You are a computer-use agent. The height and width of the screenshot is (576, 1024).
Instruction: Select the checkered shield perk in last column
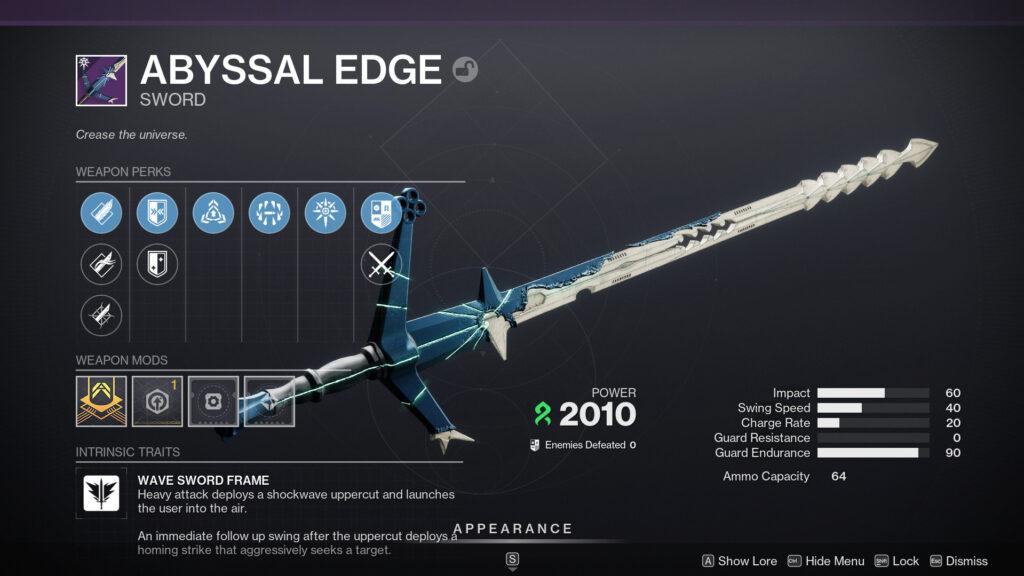point(381,213)
